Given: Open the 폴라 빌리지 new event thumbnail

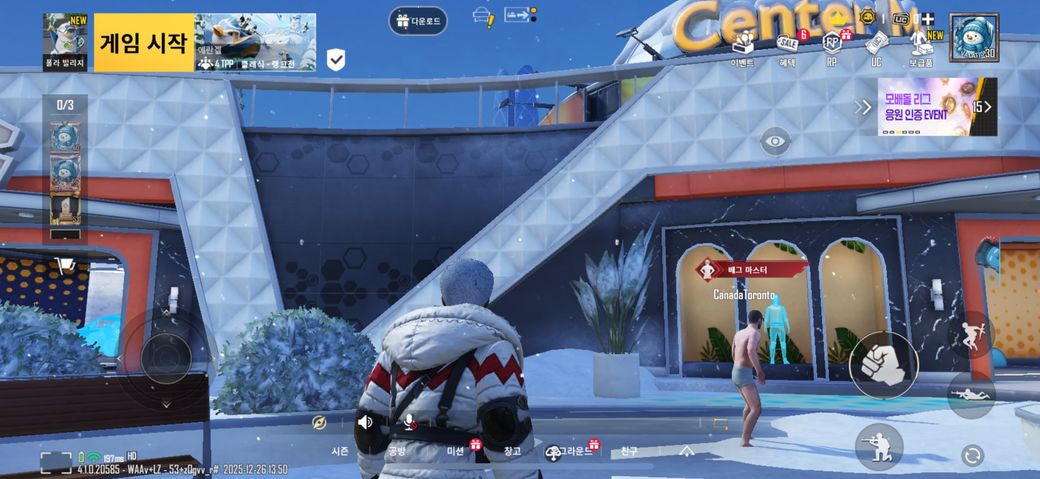Looking at the screenshot, I should tap(66, 40).
